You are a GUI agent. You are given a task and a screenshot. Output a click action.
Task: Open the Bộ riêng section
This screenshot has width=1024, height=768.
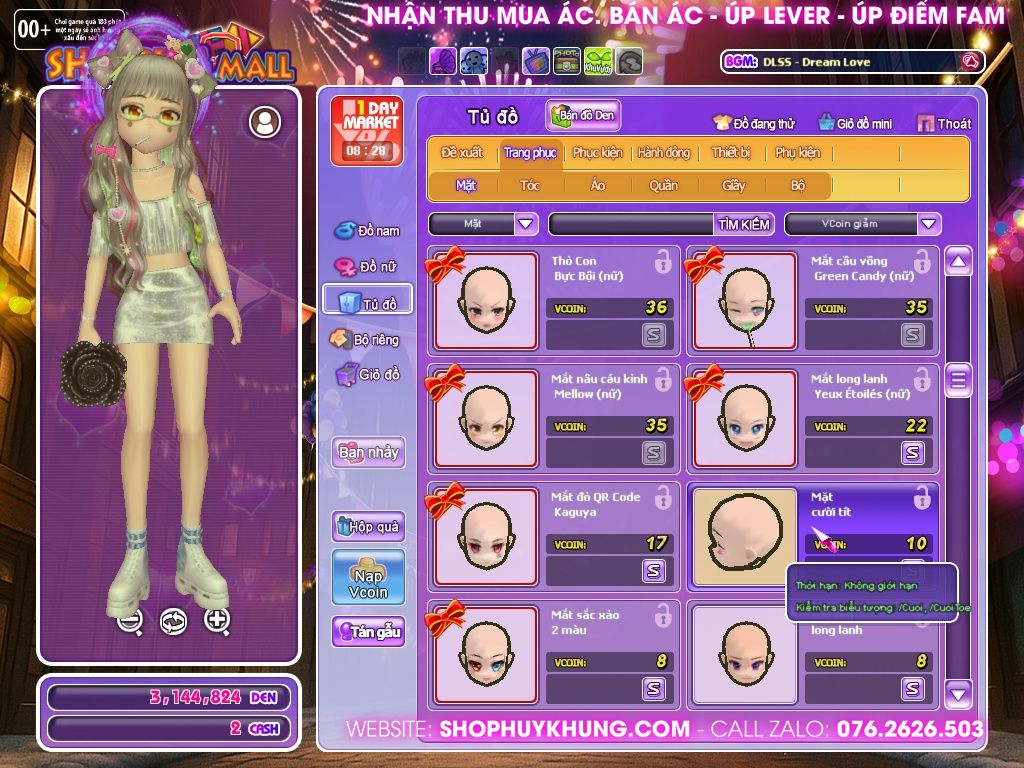pos(366,339)
